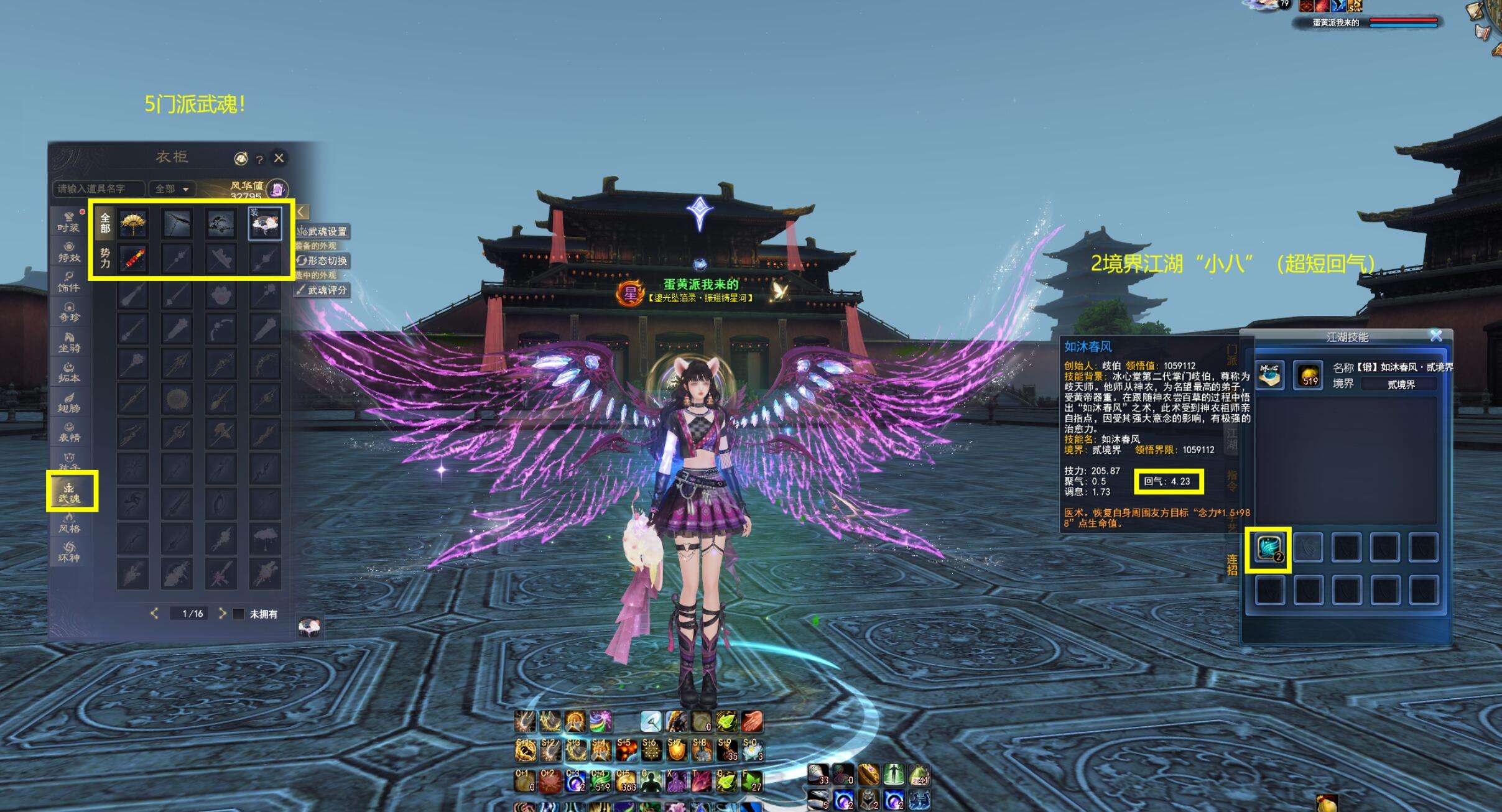1502x812 pixels.
Task: Open 武魂评分 weapon soul rating
Action: (x=323, y=290)
